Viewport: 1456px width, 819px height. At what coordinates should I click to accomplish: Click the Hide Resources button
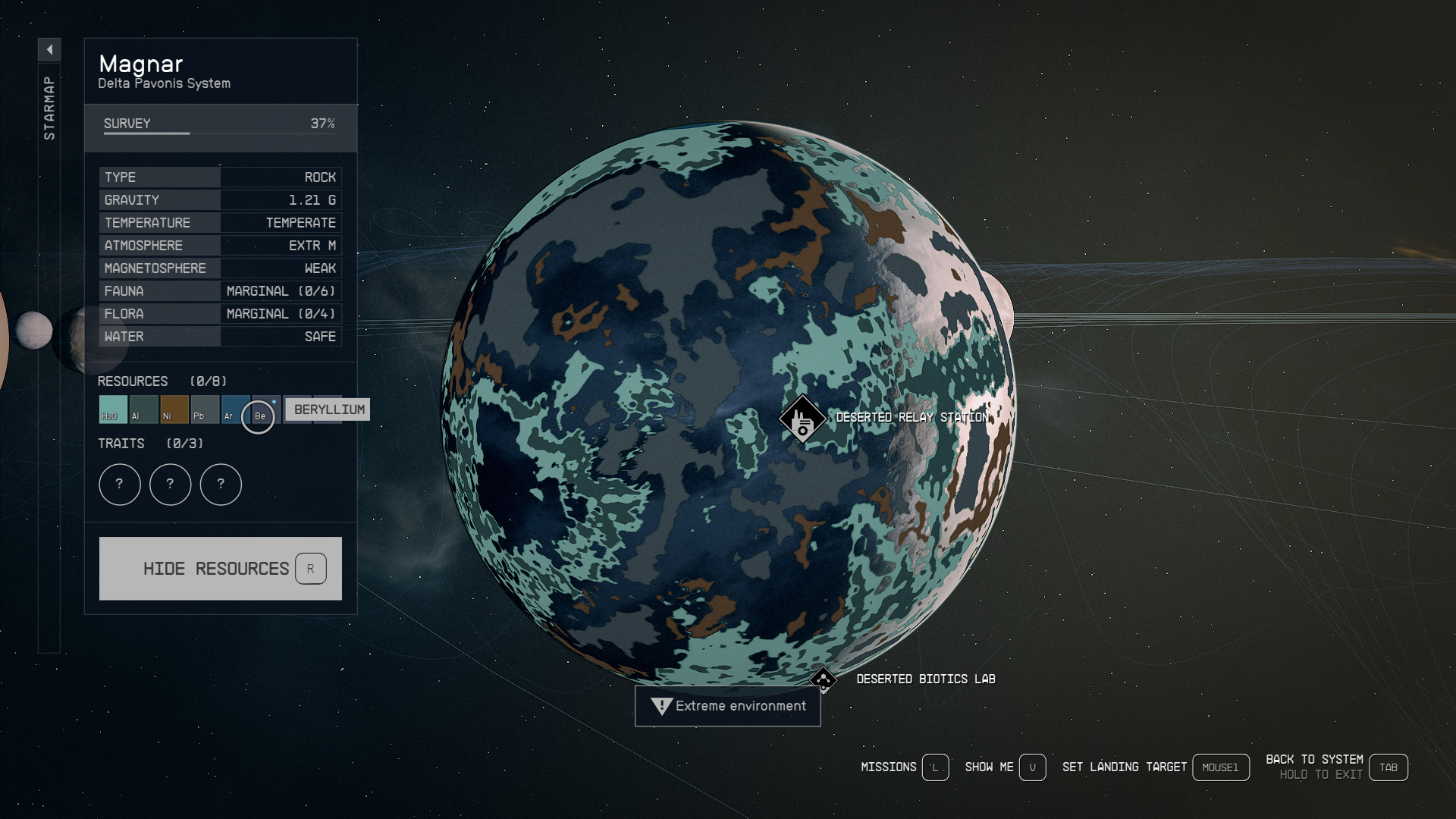(x=220, y=569)
